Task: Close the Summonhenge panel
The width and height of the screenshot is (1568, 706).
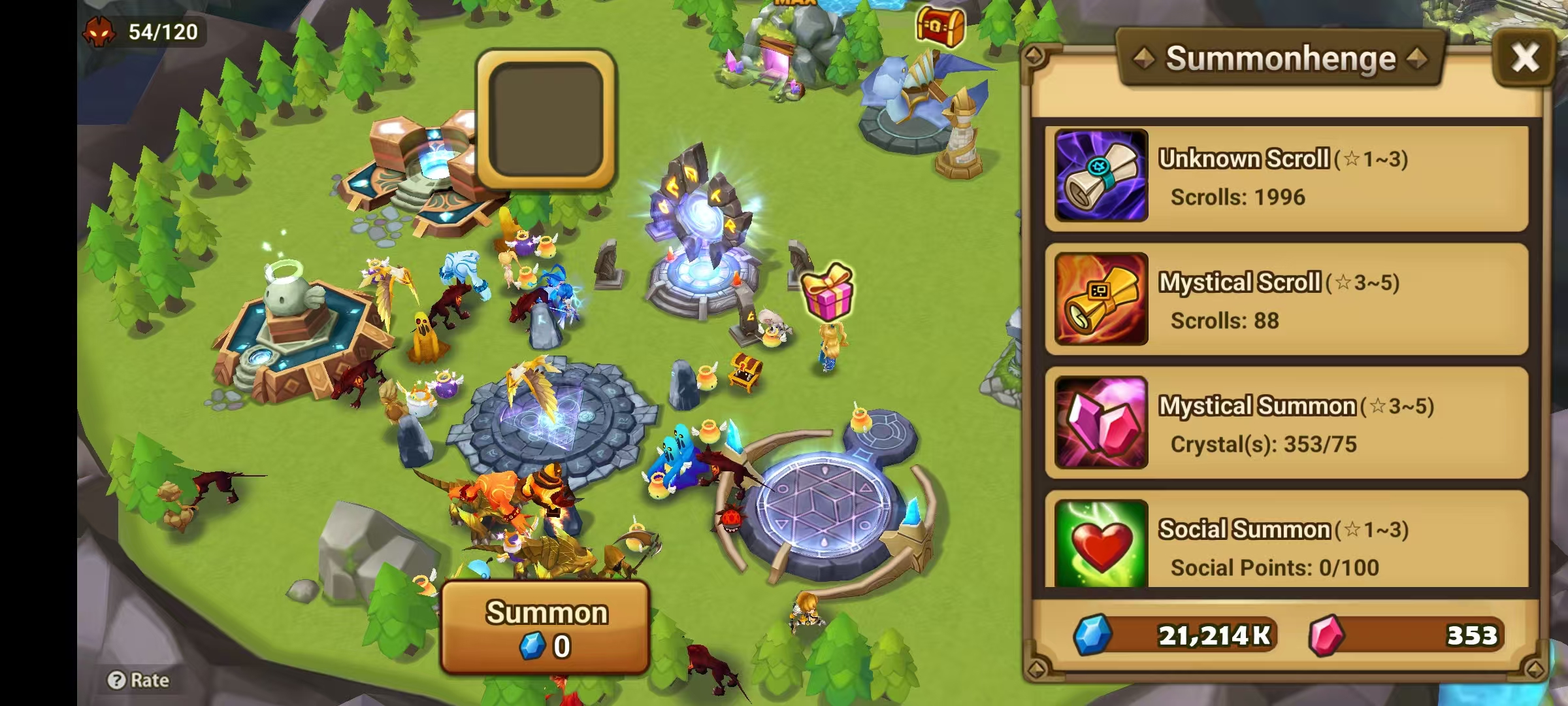Action: (x=1526, y=58)
